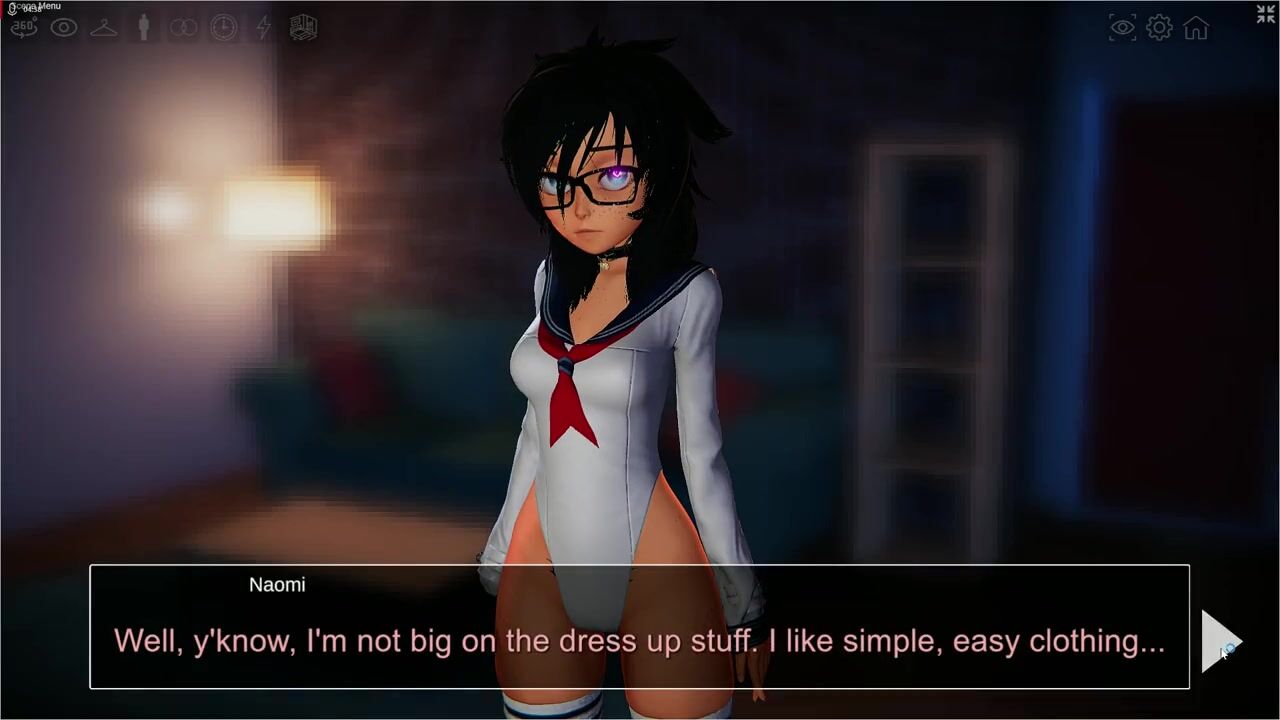Toggle the framed eye hide-interface icon
Viewport: 1280px width, 720px height.
1123,28
